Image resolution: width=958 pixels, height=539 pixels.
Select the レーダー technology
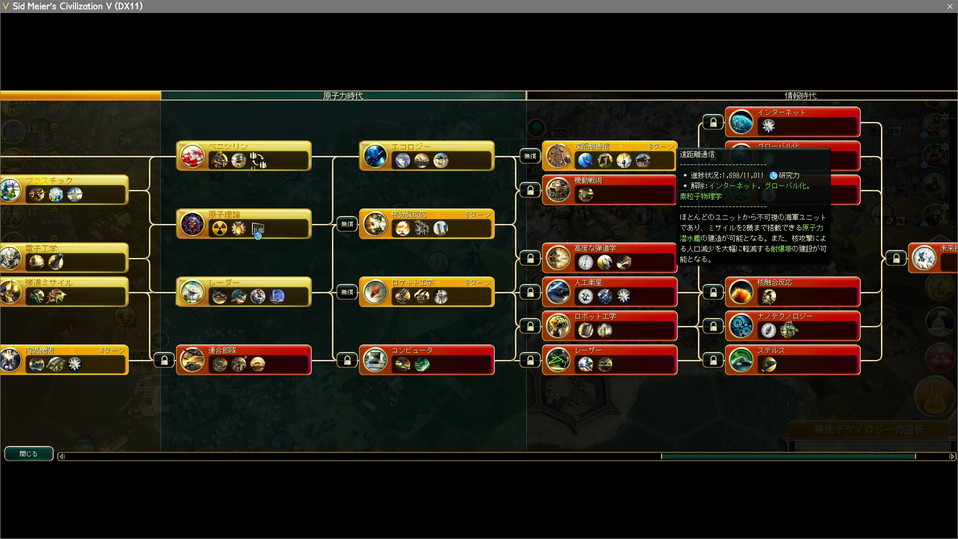(244, 292)
